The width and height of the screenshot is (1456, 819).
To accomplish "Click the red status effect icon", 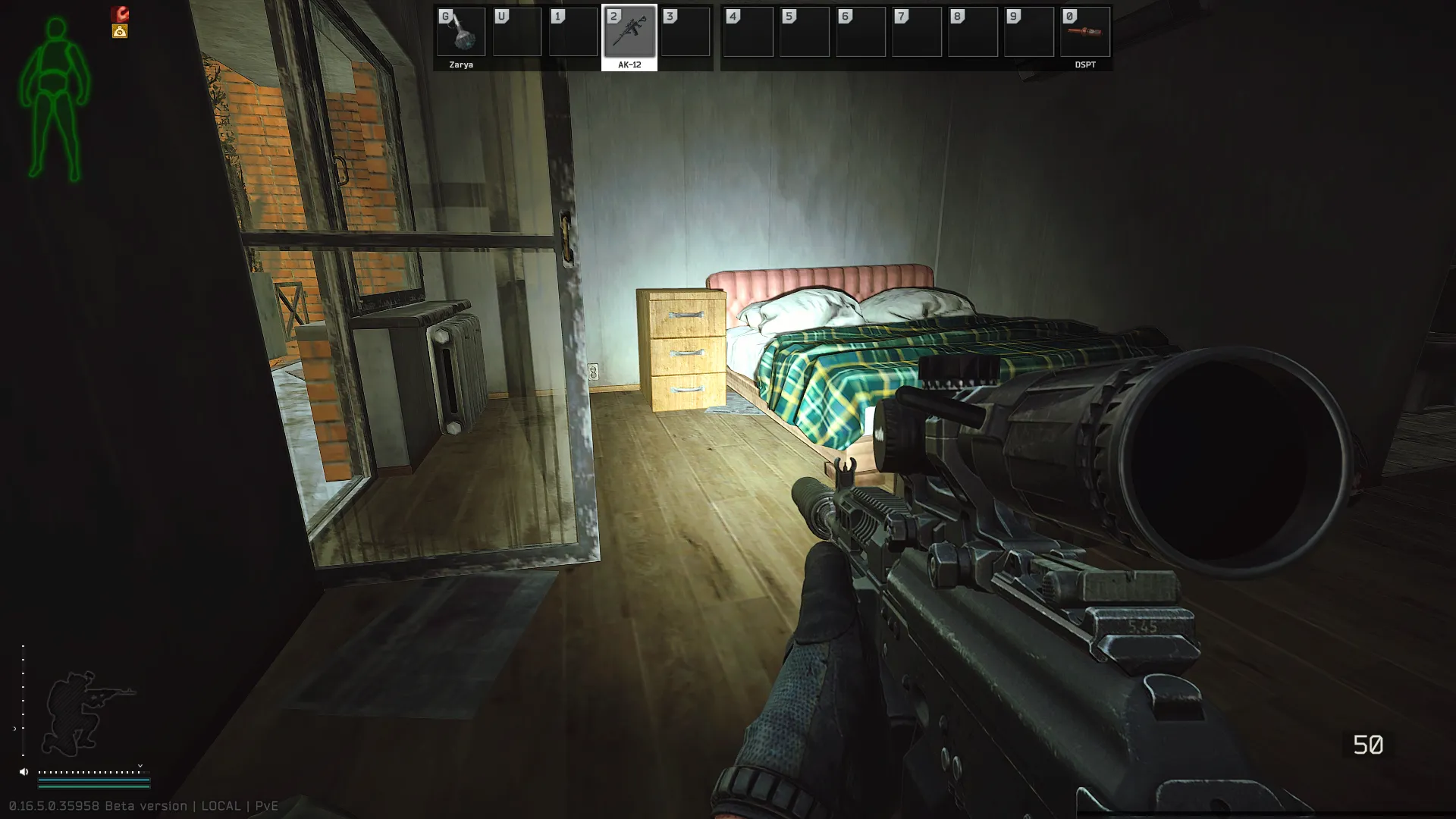I will (120, 14).
